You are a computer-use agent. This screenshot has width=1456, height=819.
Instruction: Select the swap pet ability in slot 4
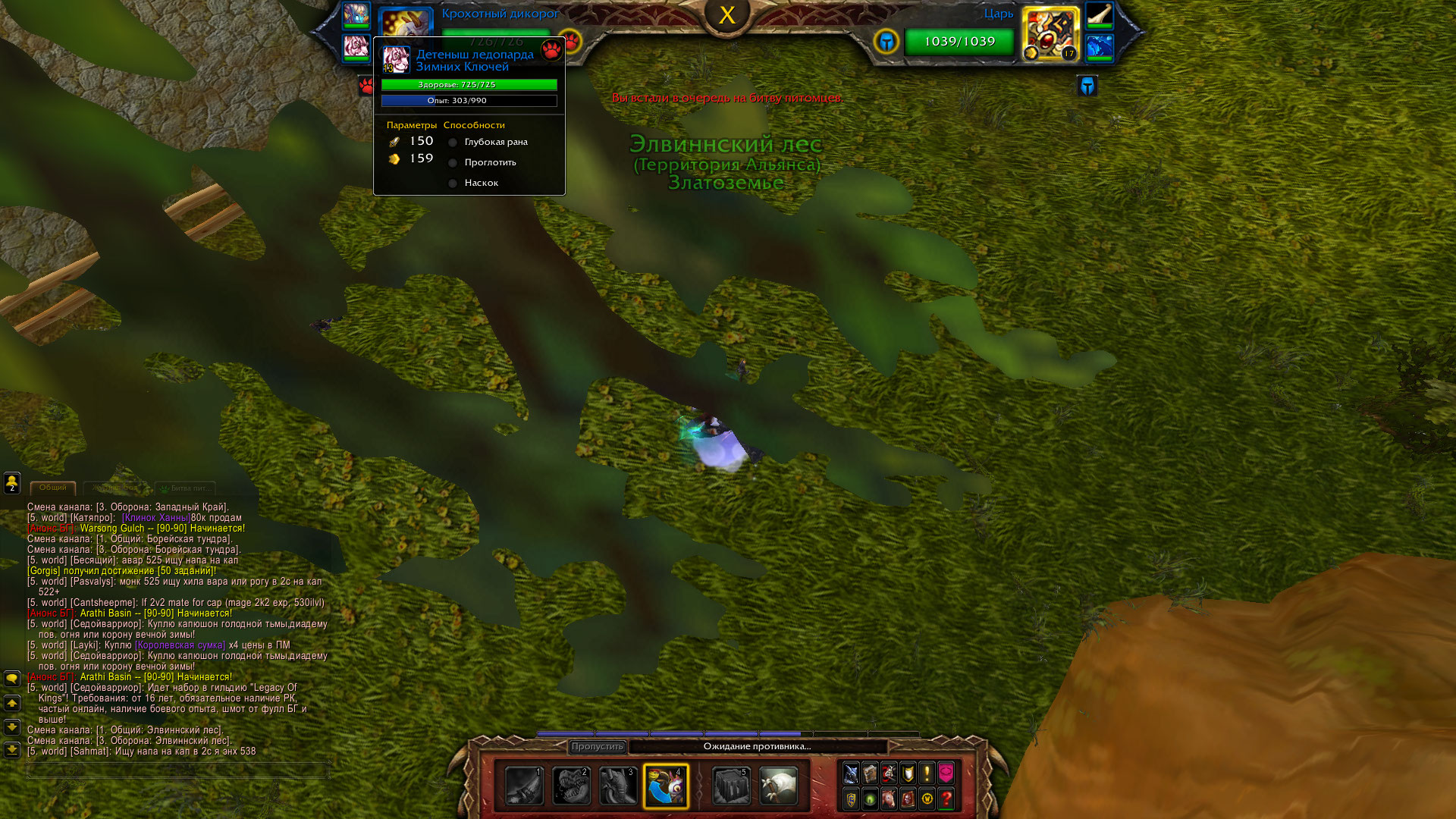click(666, 786)
